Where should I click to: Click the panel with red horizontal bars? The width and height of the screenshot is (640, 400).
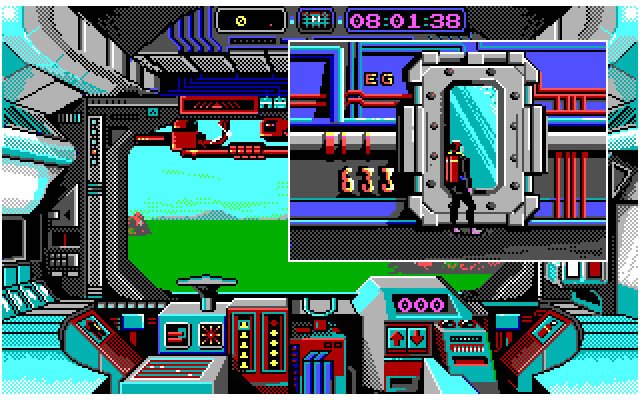(x=175, y=334)
